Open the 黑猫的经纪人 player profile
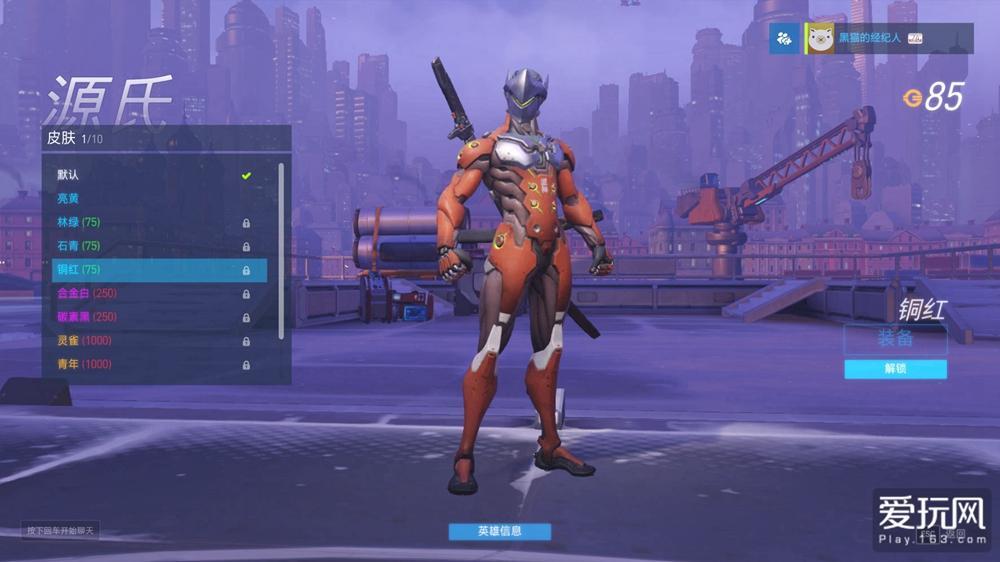The width and height of the screenshot is (1000, 562). (870, 38)
